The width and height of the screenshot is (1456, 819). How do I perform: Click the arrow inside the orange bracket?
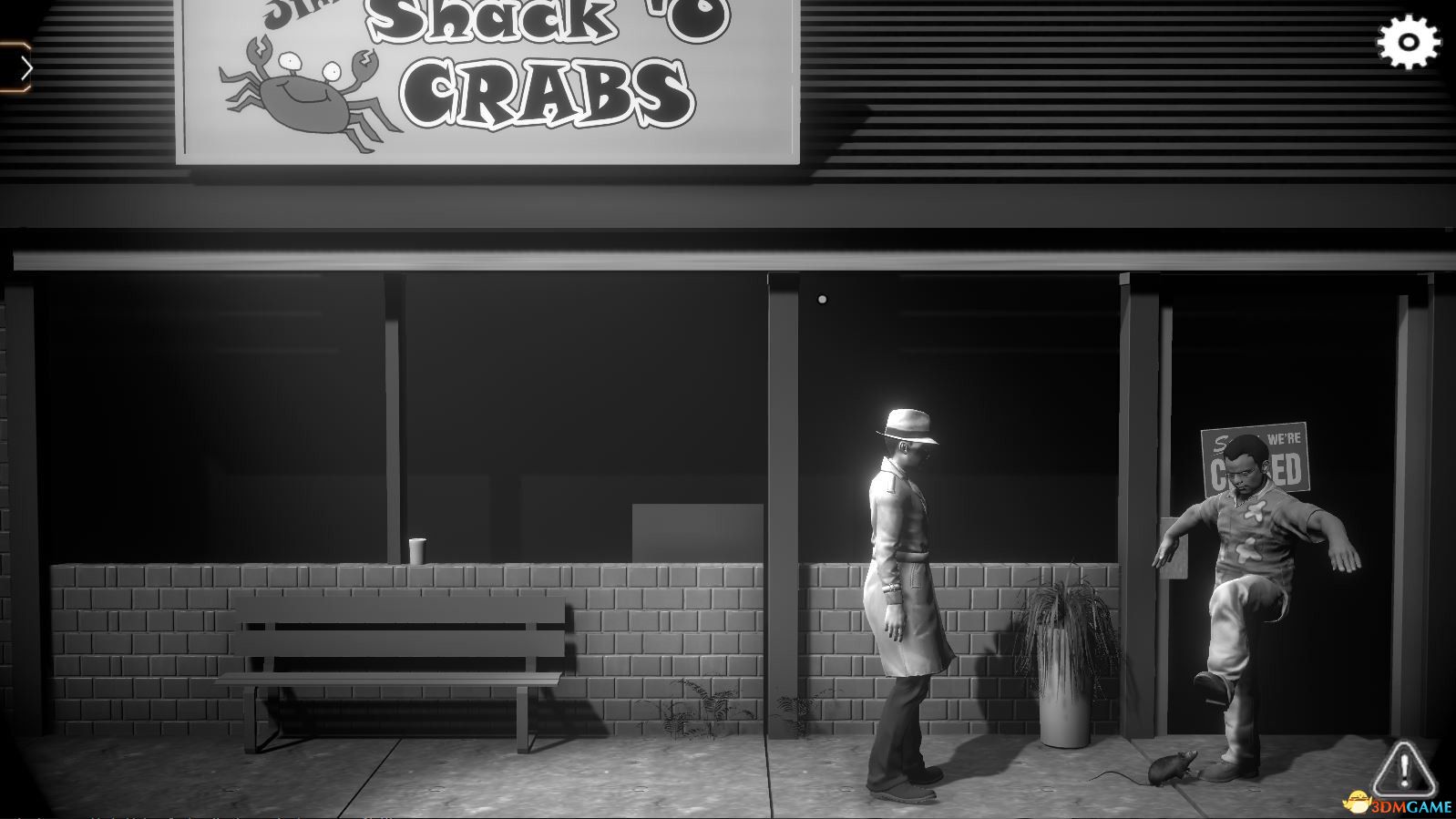(25, 67)
